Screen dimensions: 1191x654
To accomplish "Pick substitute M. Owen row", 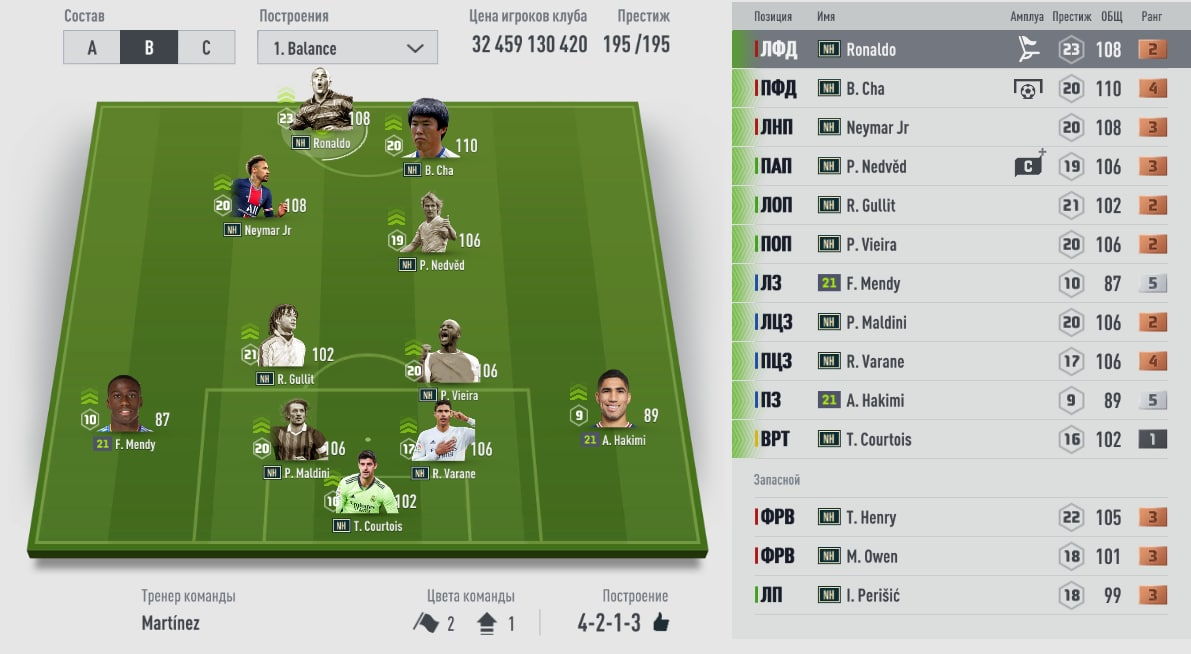I will (x=960, y=556).
